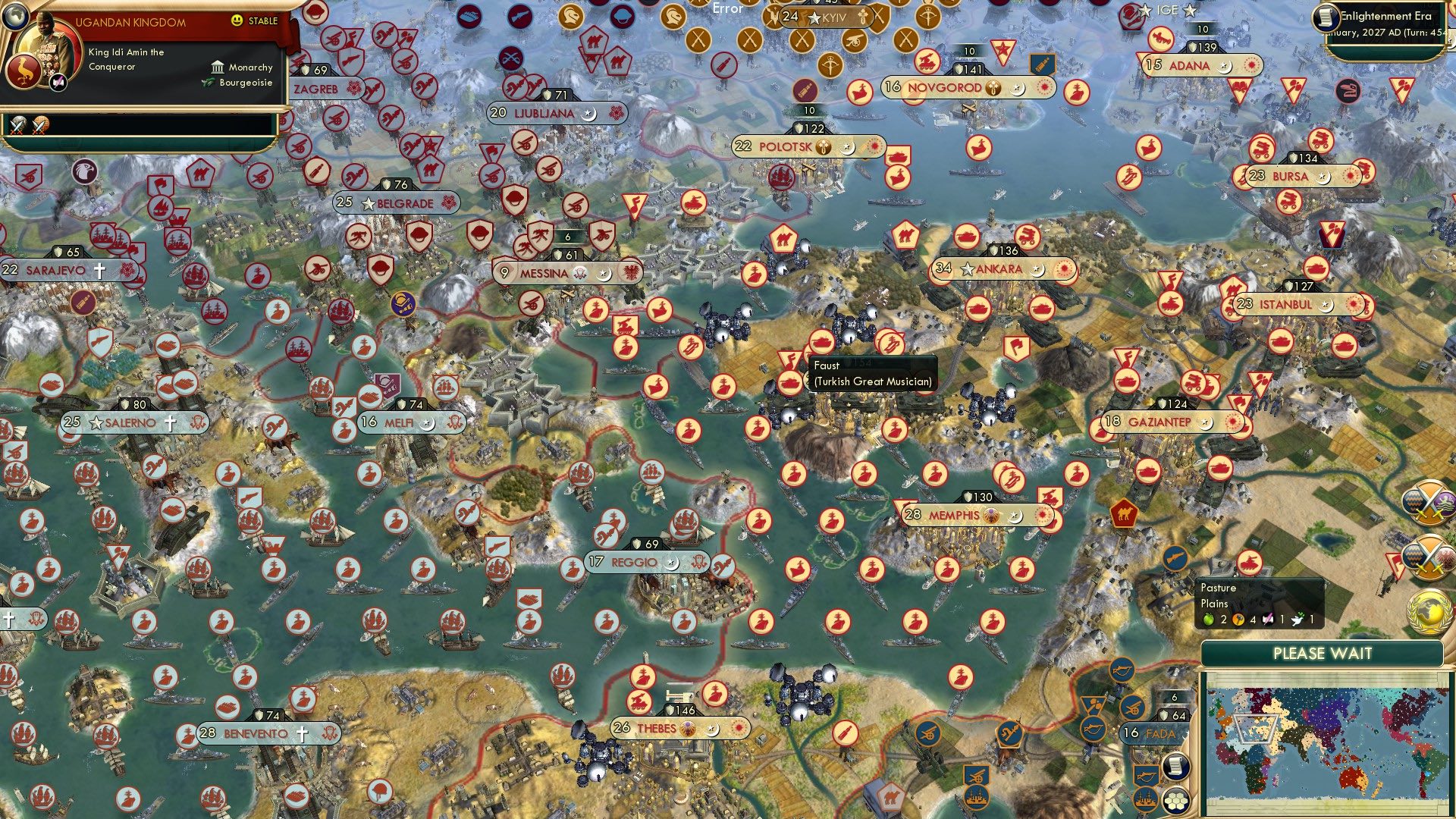This screenshot has height=819, width=1456.
Task: Click the crossed-swords alert in the top-left panel
Action: [x=17, y=124]
